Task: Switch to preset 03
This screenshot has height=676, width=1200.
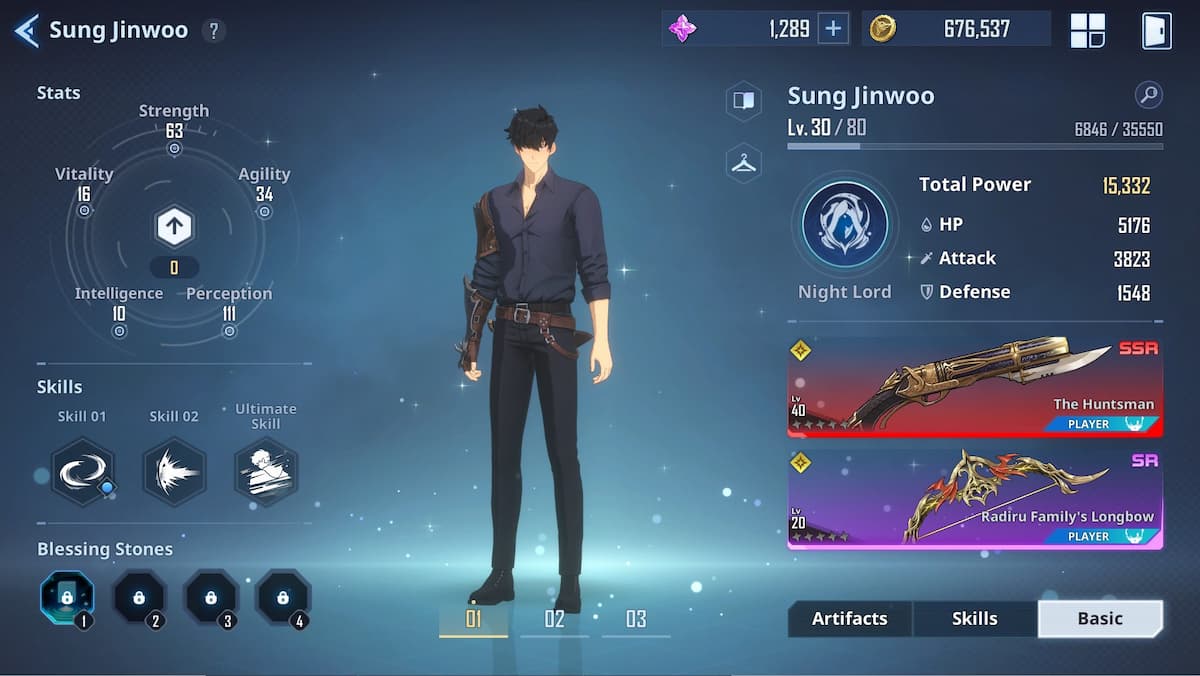Action: [636, 619]
